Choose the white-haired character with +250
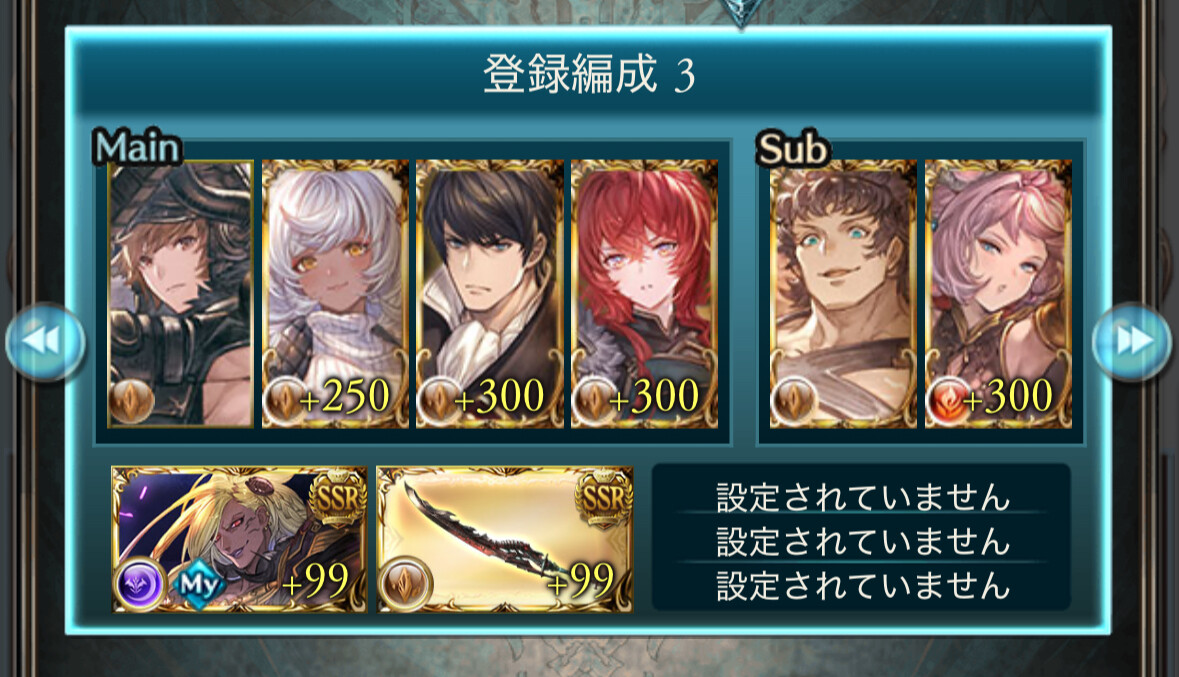 335,294
